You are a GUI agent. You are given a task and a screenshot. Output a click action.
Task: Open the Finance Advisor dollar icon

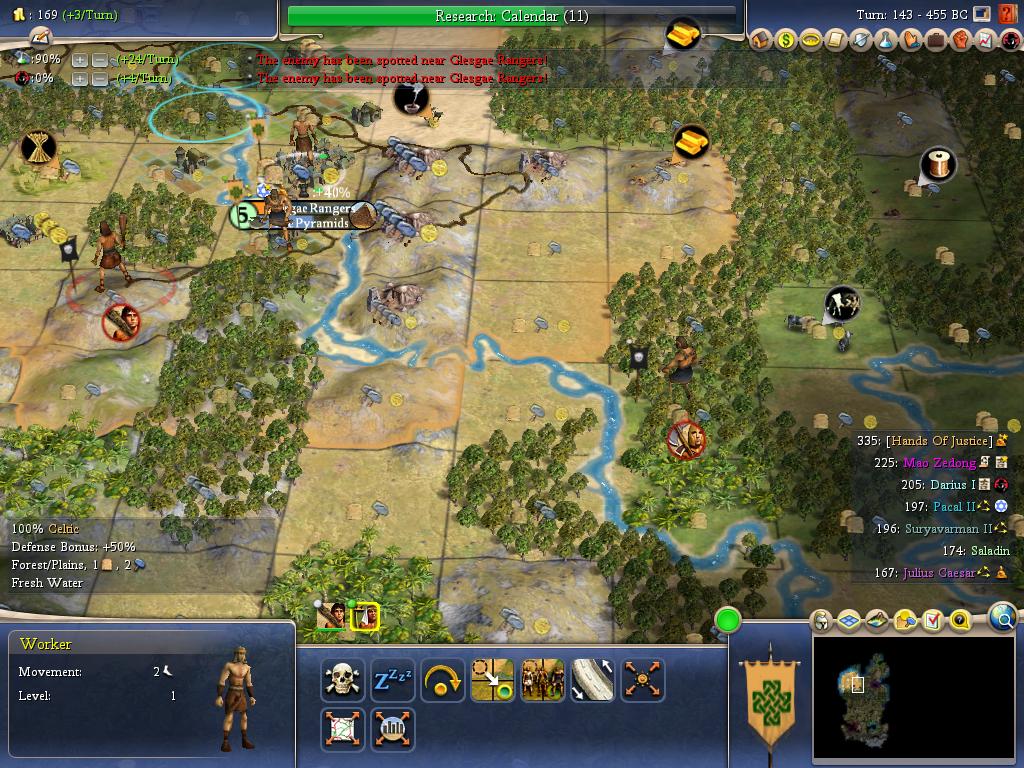pyautogui.click(x=786, y=40)
